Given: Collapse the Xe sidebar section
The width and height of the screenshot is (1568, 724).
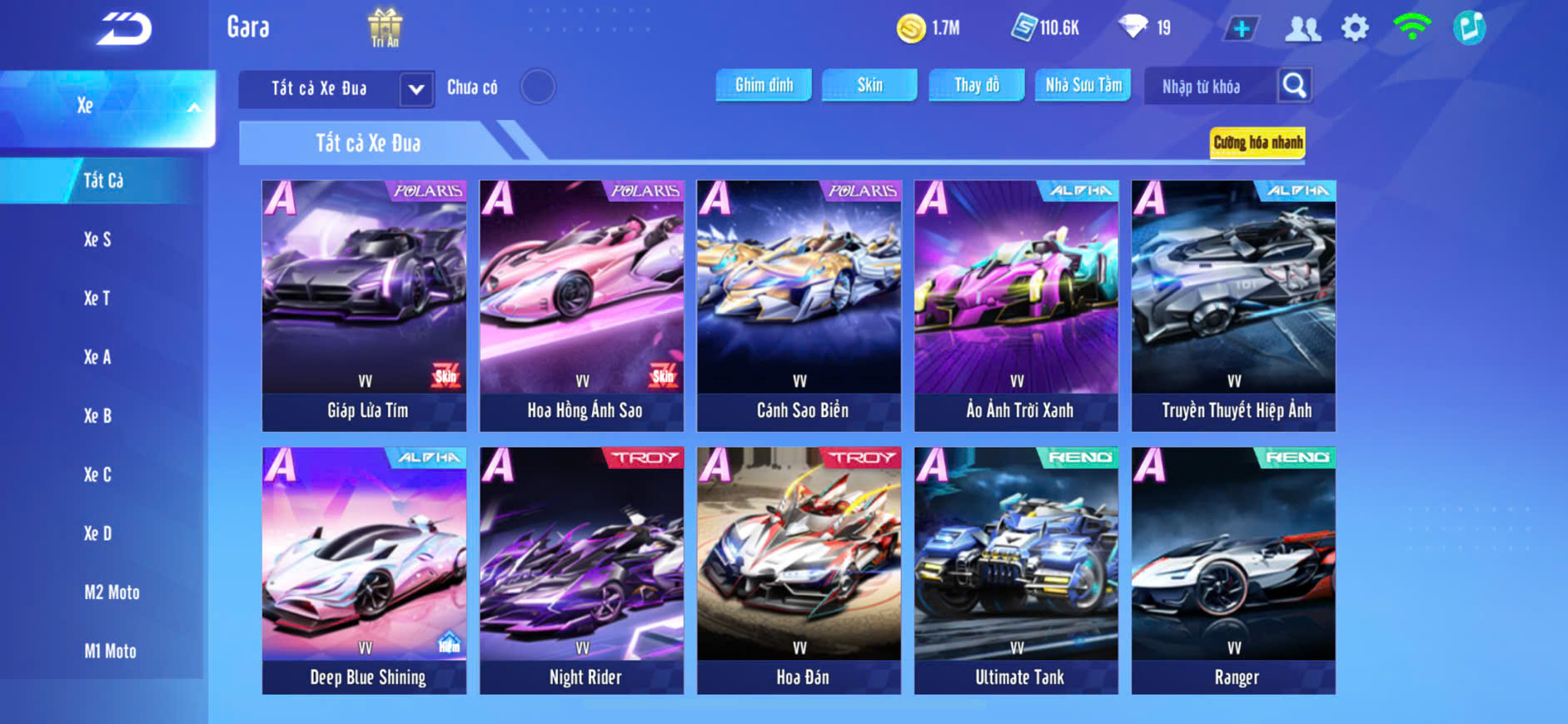Looking at the screenshot, I should pos(193,107).
